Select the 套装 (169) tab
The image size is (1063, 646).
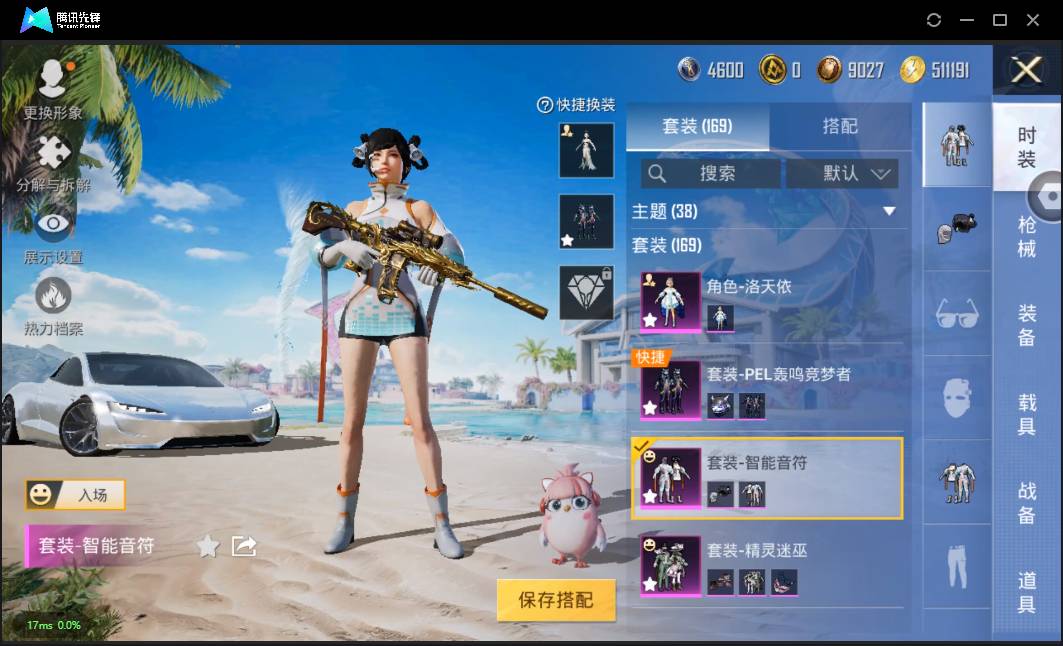point(697,127)
